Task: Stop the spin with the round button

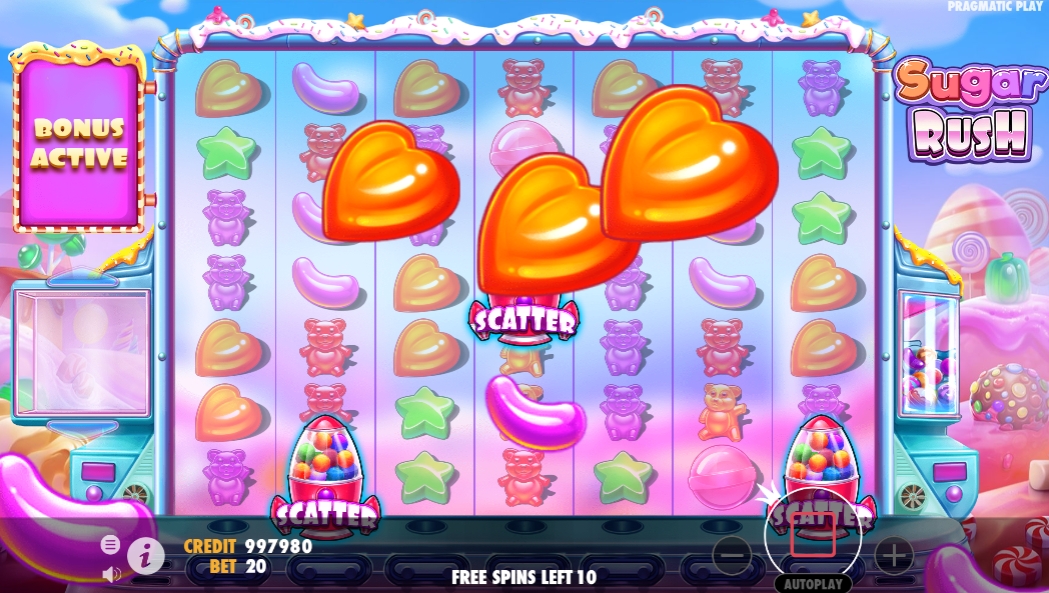Action: click(812, 536)
